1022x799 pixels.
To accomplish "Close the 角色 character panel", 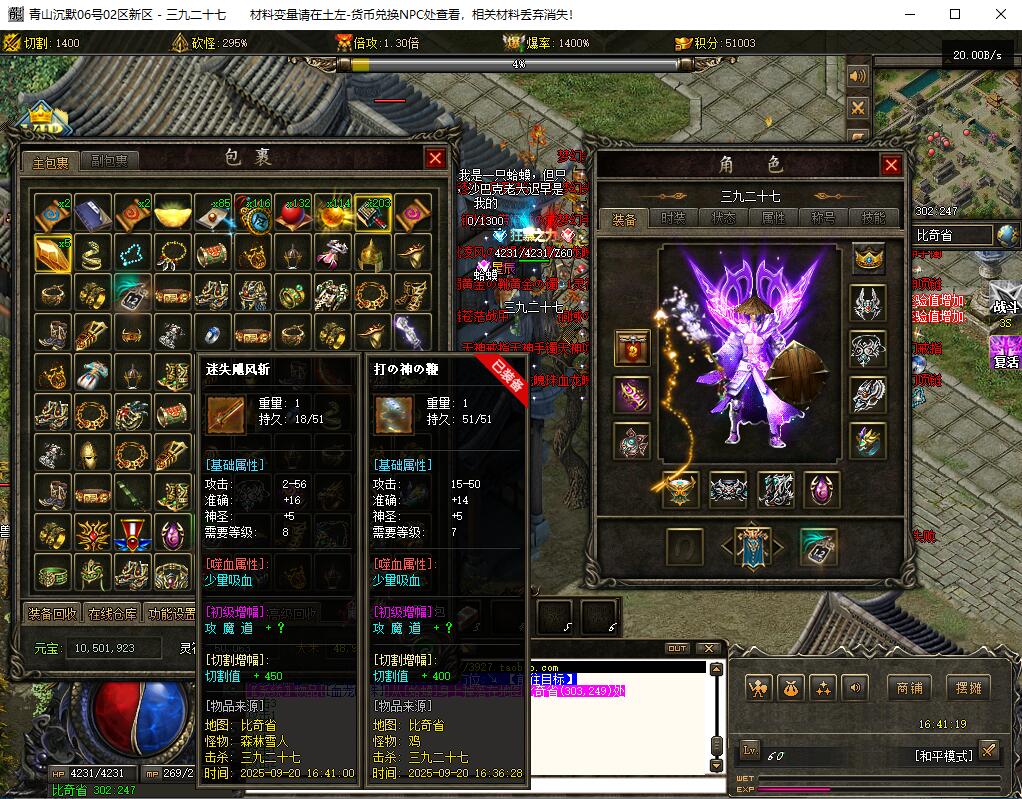I will [x=891, y=166].
